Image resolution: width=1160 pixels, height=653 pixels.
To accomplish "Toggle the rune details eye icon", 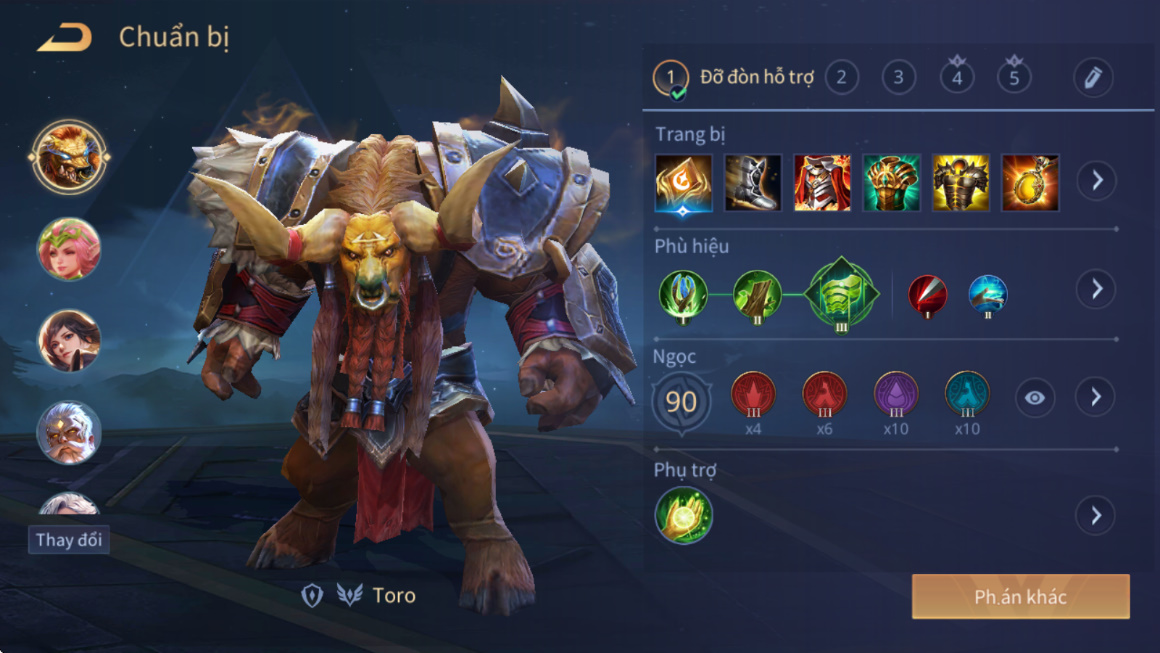I will (x=1035, y=398).
